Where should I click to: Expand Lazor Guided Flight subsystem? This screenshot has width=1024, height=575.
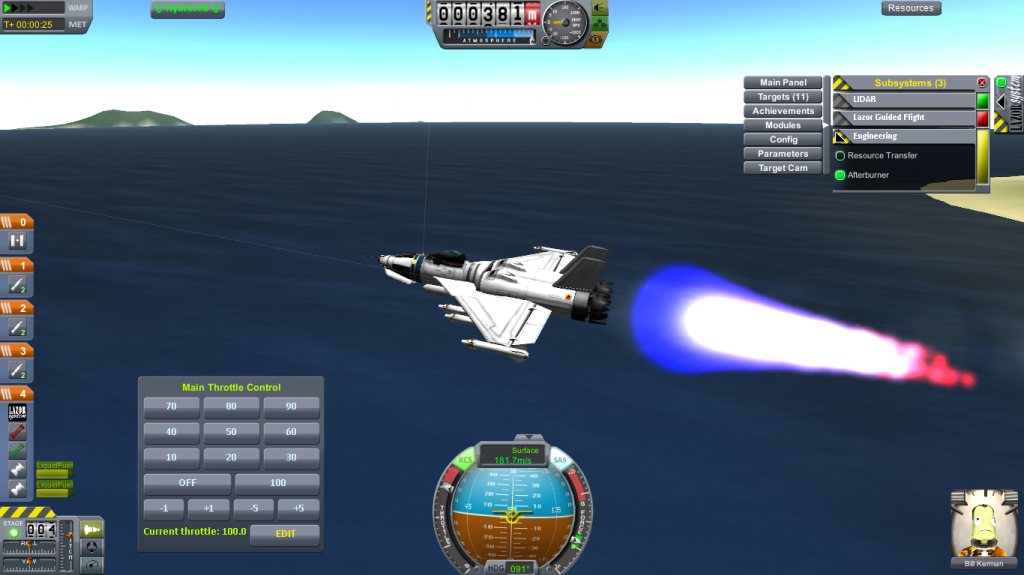905,118
